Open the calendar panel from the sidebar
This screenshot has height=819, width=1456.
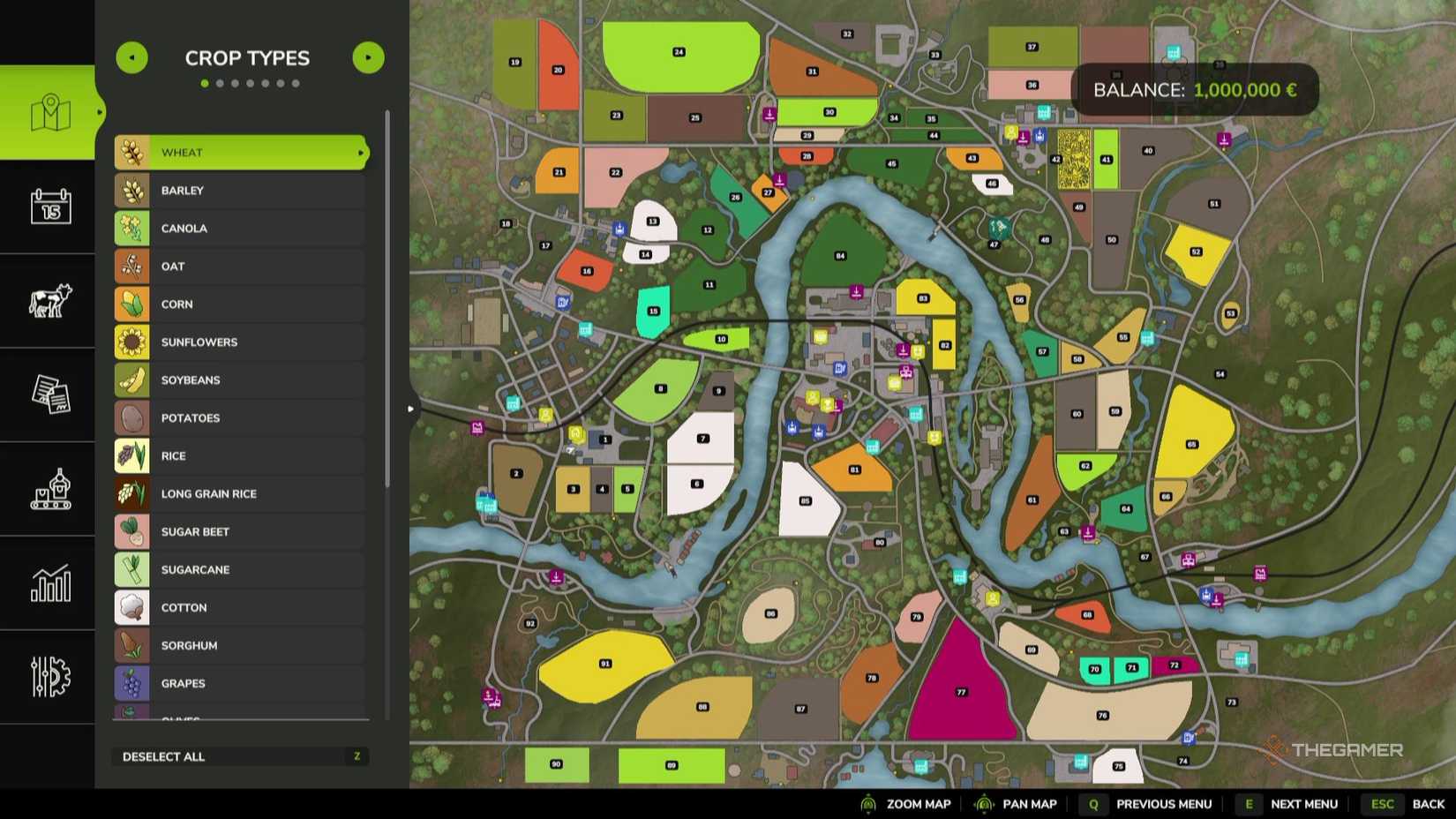click(x=49, y=209)
